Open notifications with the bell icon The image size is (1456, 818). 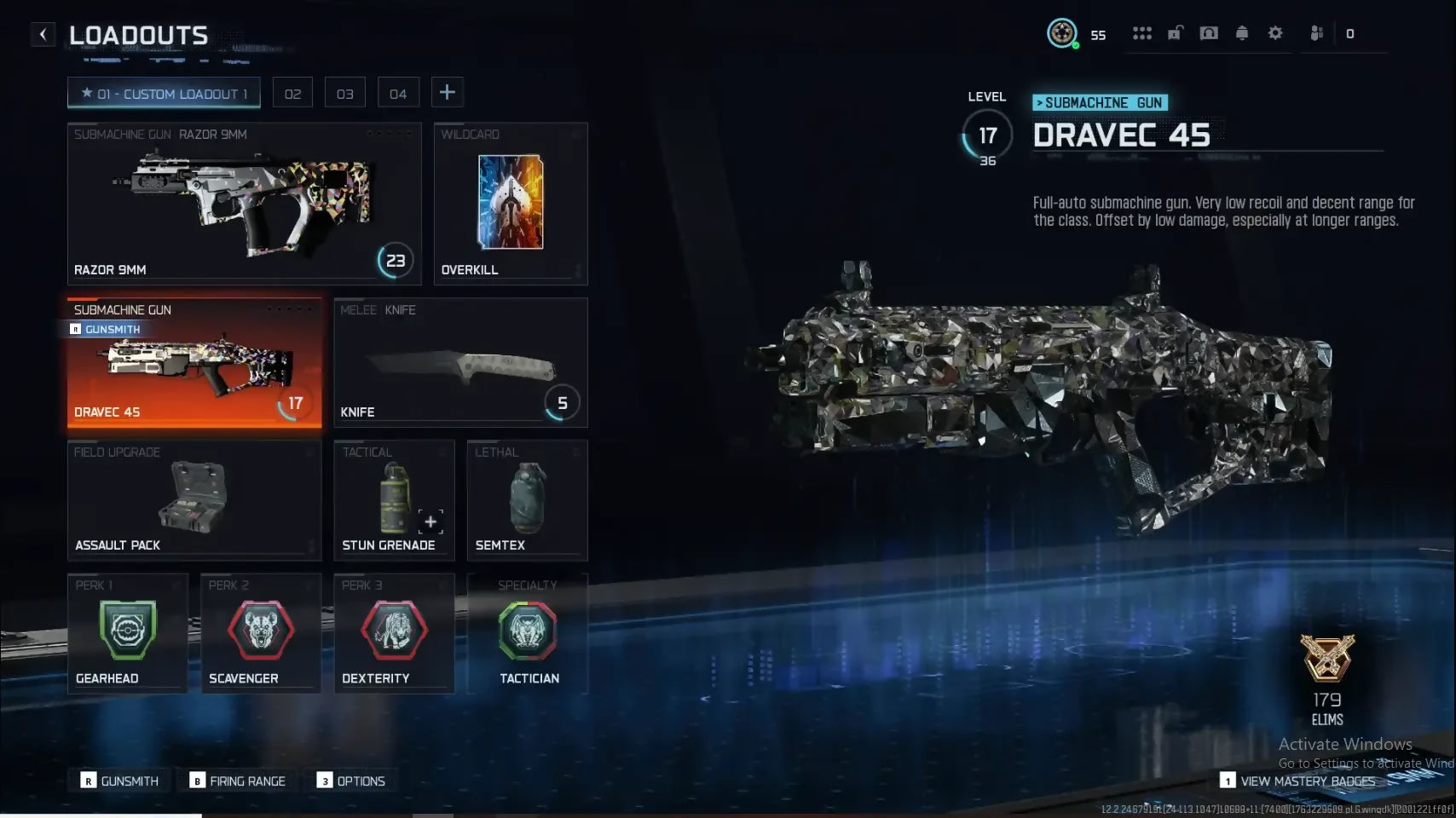(1242, 33)
